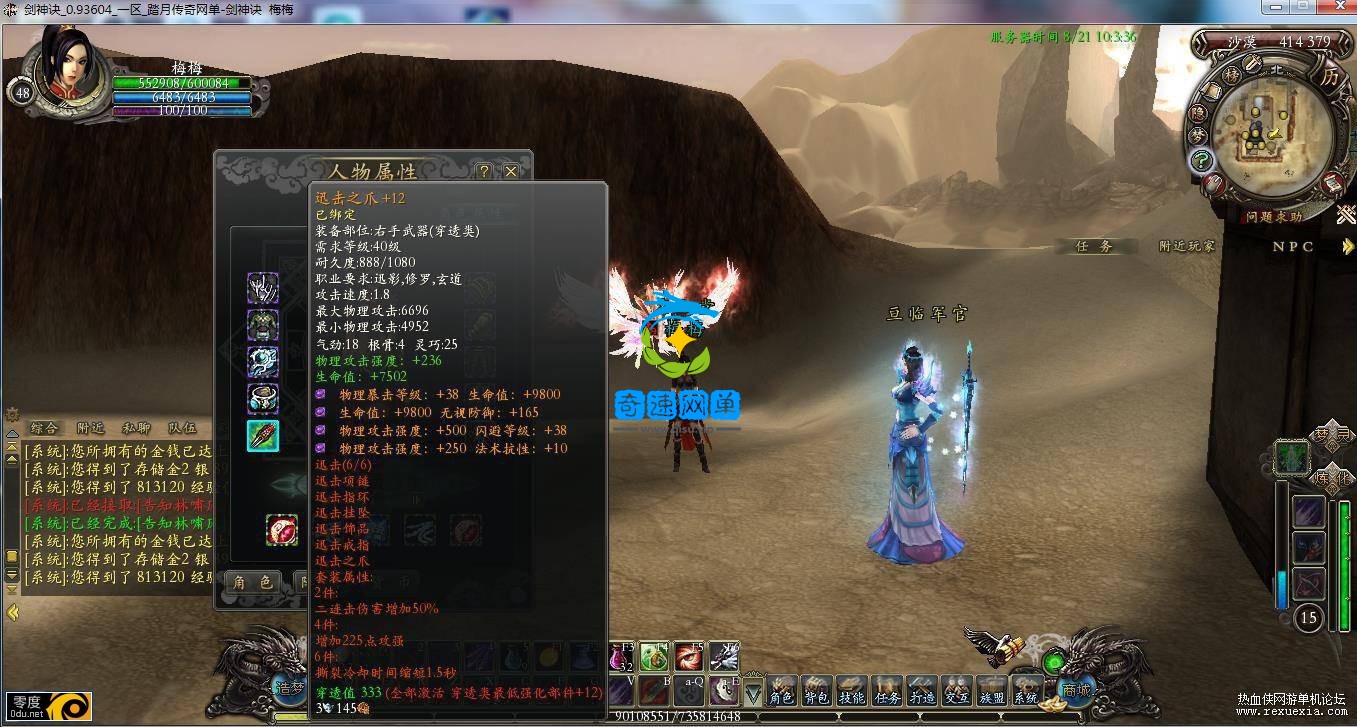Click the green question mark beside minimap
This screenshot has width=1357, height=727.
click(x=1201, y=160)
